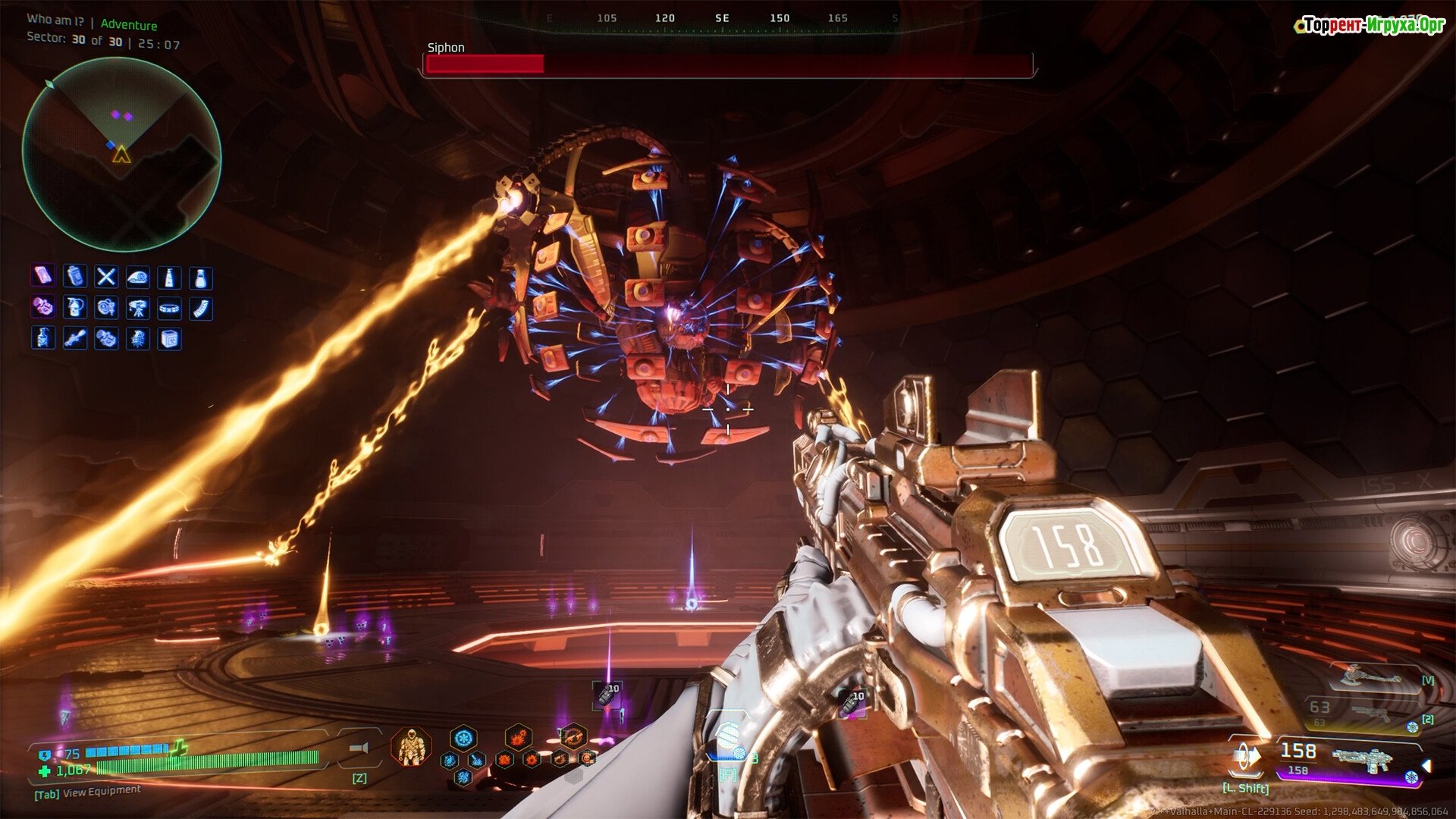
Task: Switch to the axe melee weapon slot
Action: [x=1371, y=676]
